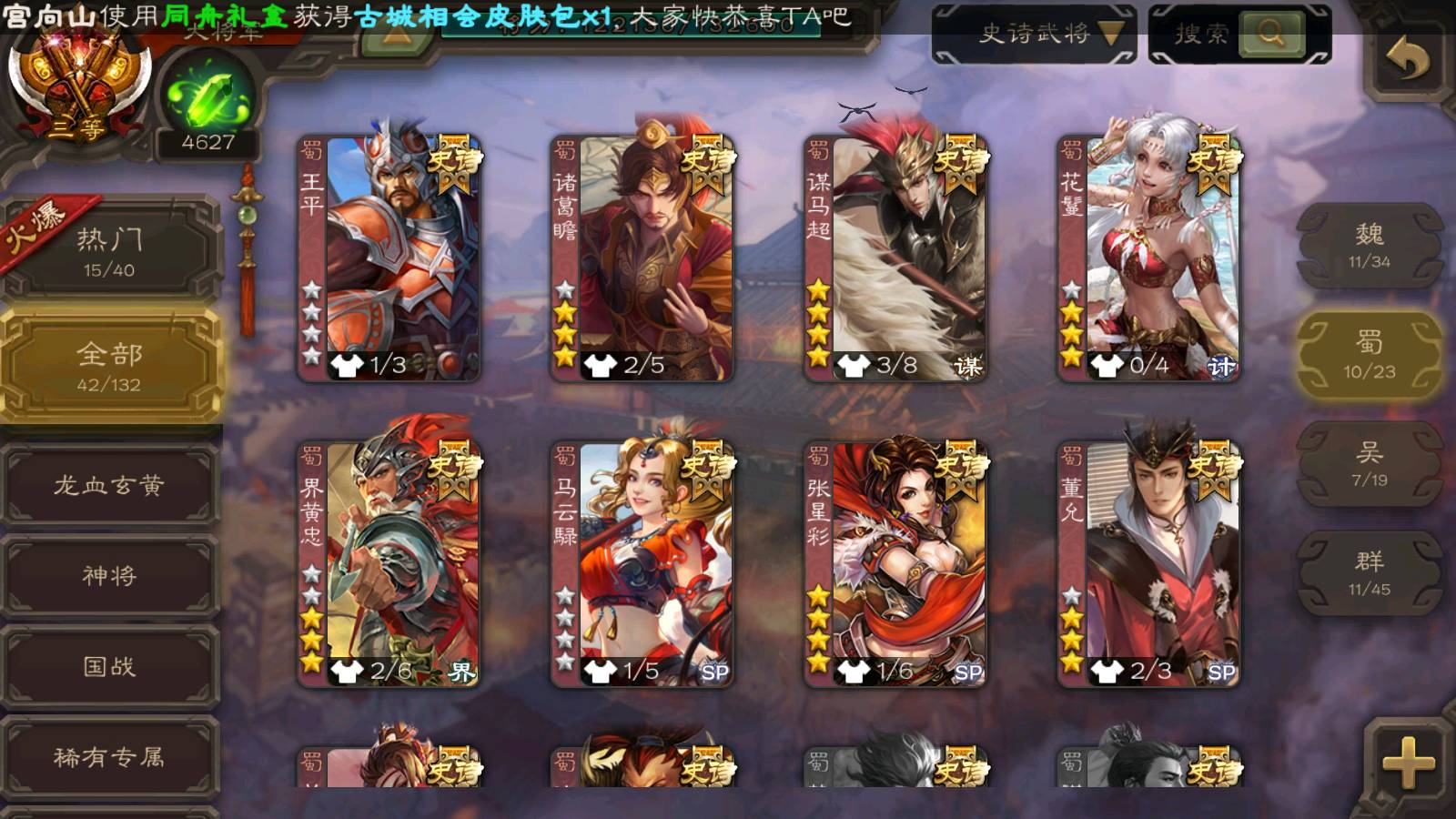Select the 界黄忠 general card

point(389,564)
